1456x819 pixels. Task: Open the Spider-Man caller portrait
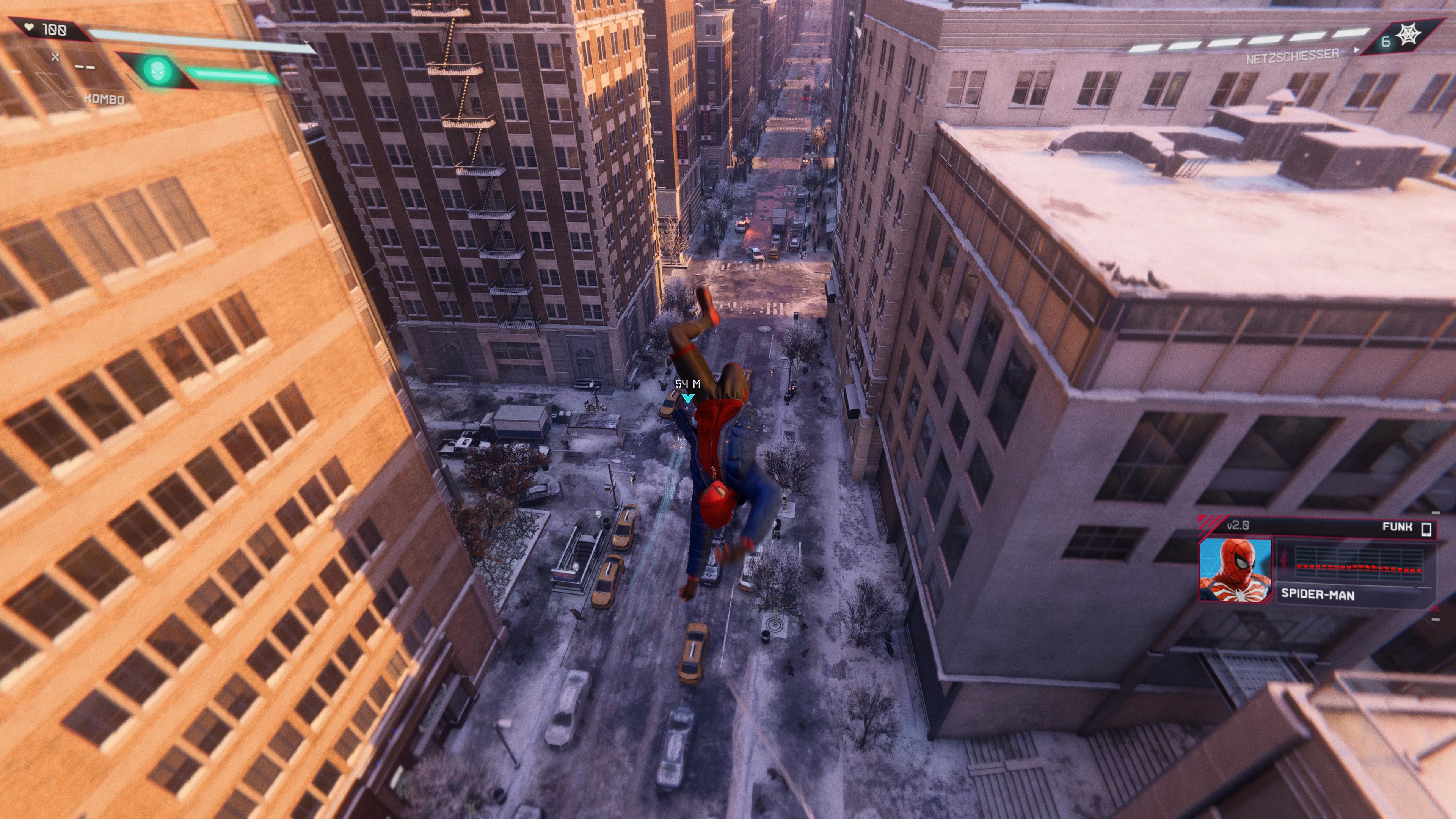[1235, 569]
